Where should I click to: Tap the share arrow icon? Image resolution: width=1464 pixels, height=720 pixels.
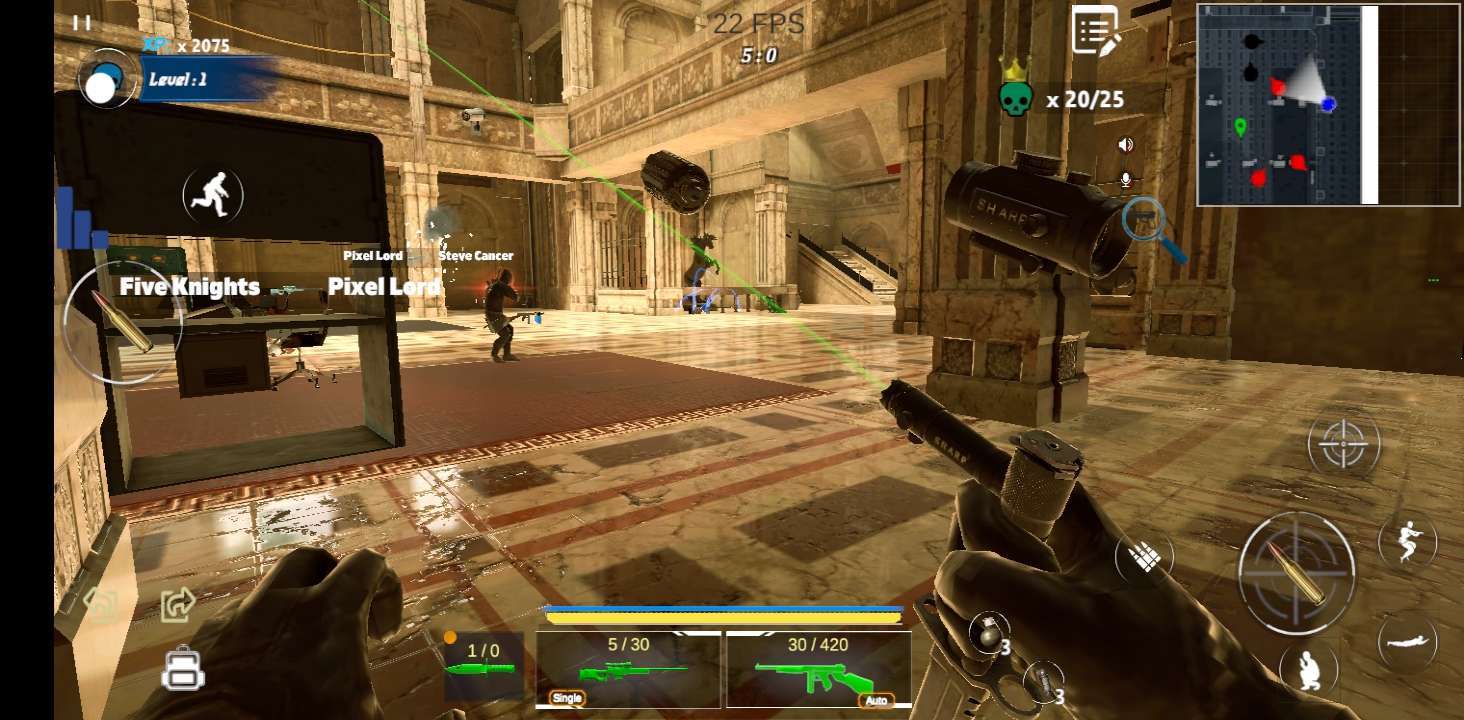pyautogui.click(x=178, y=604)
